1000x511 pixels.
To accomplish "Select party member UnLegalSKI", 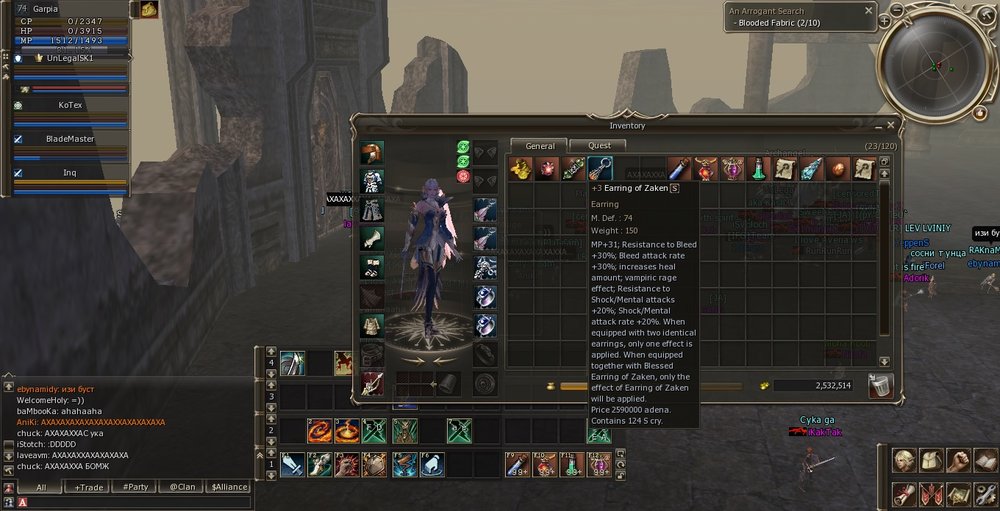I will coord(70,58).
